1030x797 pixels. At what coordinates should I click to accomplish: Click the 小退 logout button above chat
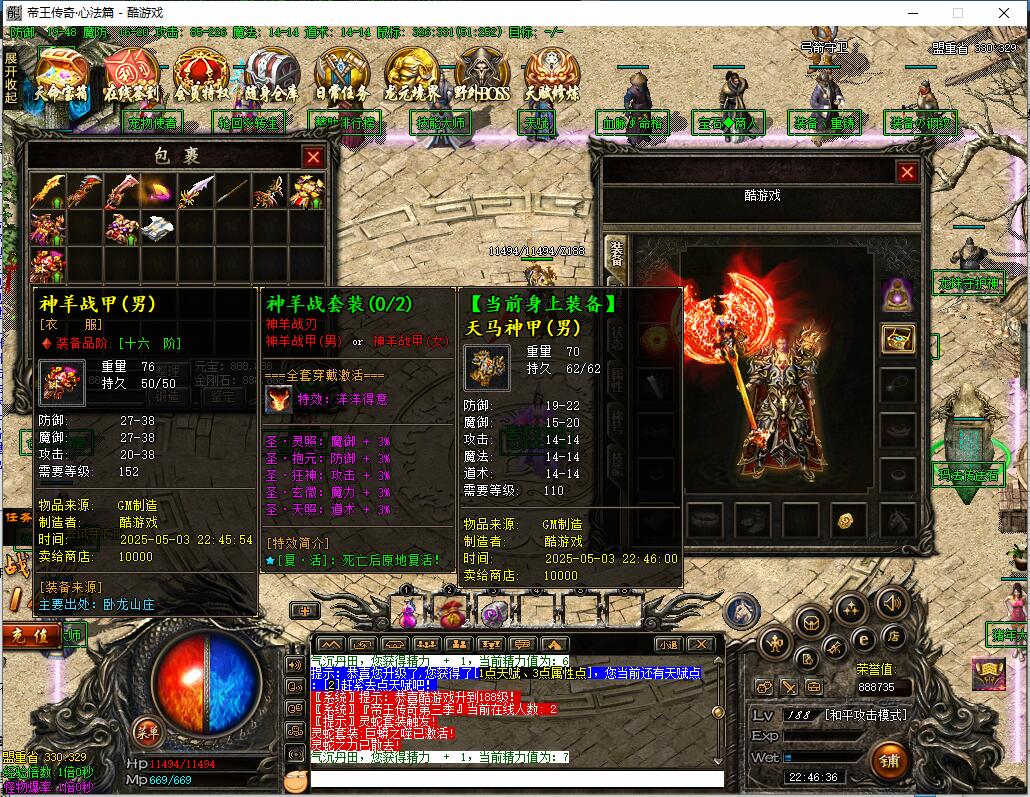tap(667, 645)
